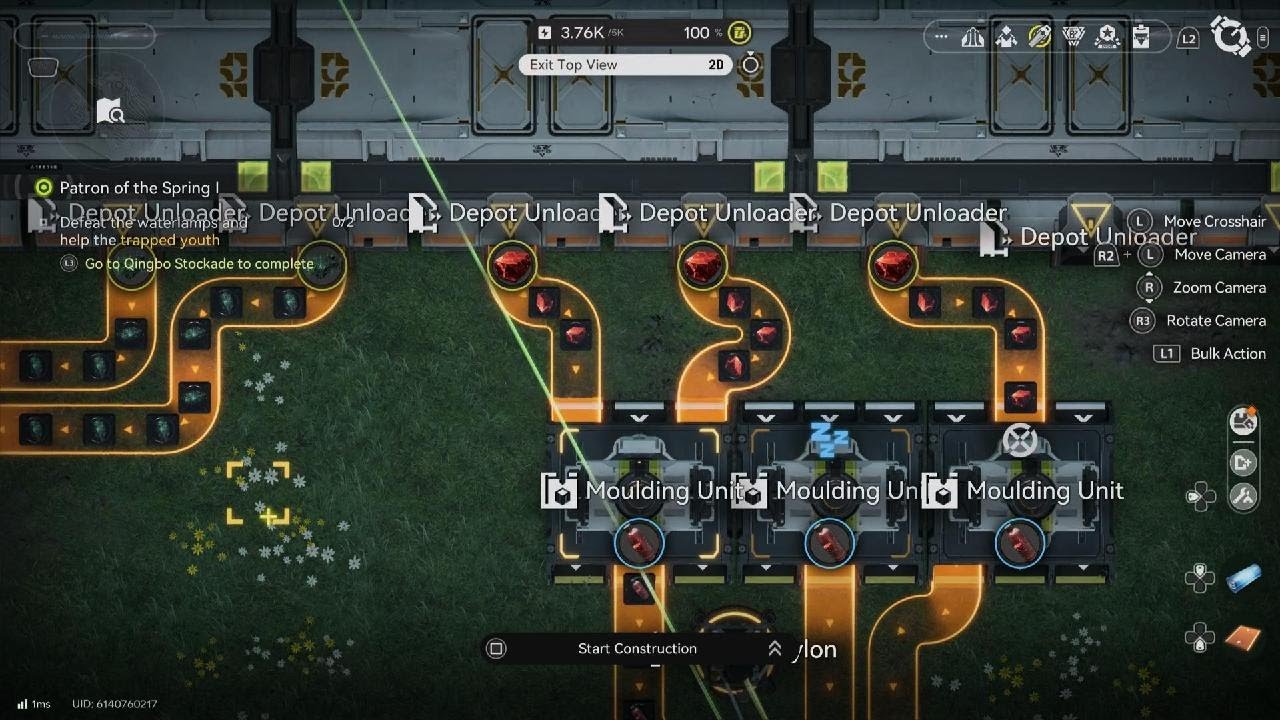Open the triangular BP emblem icon
The height and width of the screenshot is (720, 1280).
pyautogui.click(x=1074, y=37)
